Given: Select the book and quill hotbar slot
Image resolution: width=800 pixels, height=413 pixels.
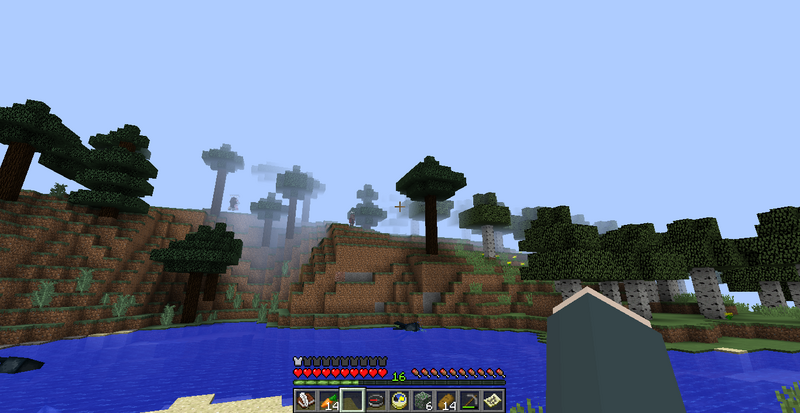Looking at the screenshot, I should coord(304,401).
